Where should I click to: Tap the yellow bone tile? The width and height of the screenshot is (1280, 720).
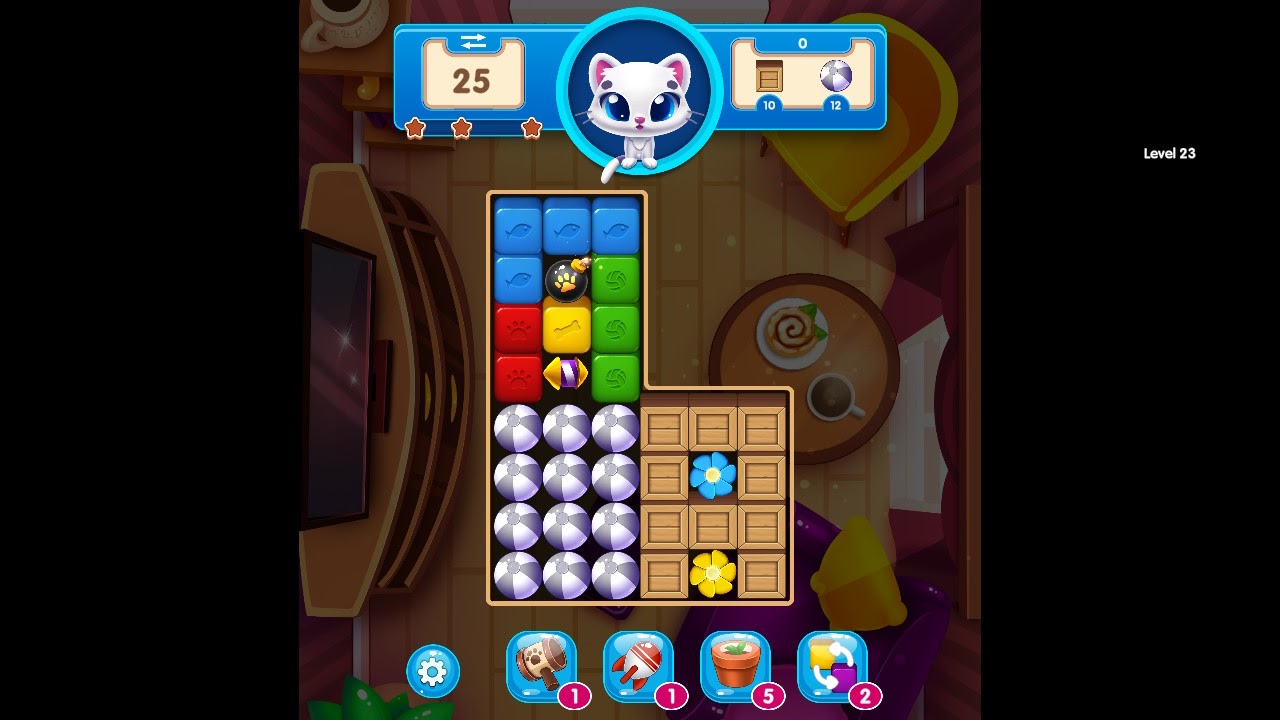point(565,327)
